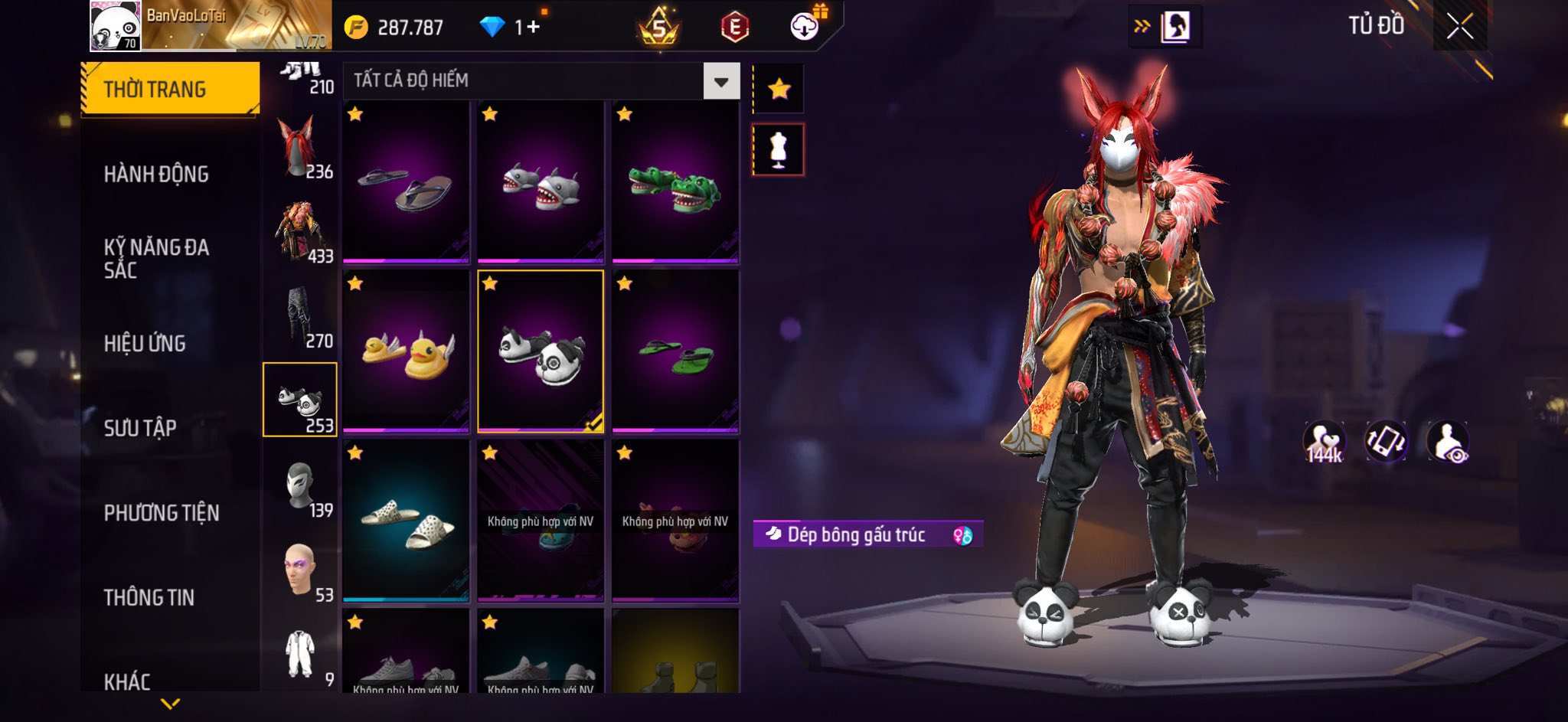Open the TẤT CẢ ĐỘ HIẾM rarity dropdown
The image size is (1568, 722).
pyautogui.click(x=720, y=81)
